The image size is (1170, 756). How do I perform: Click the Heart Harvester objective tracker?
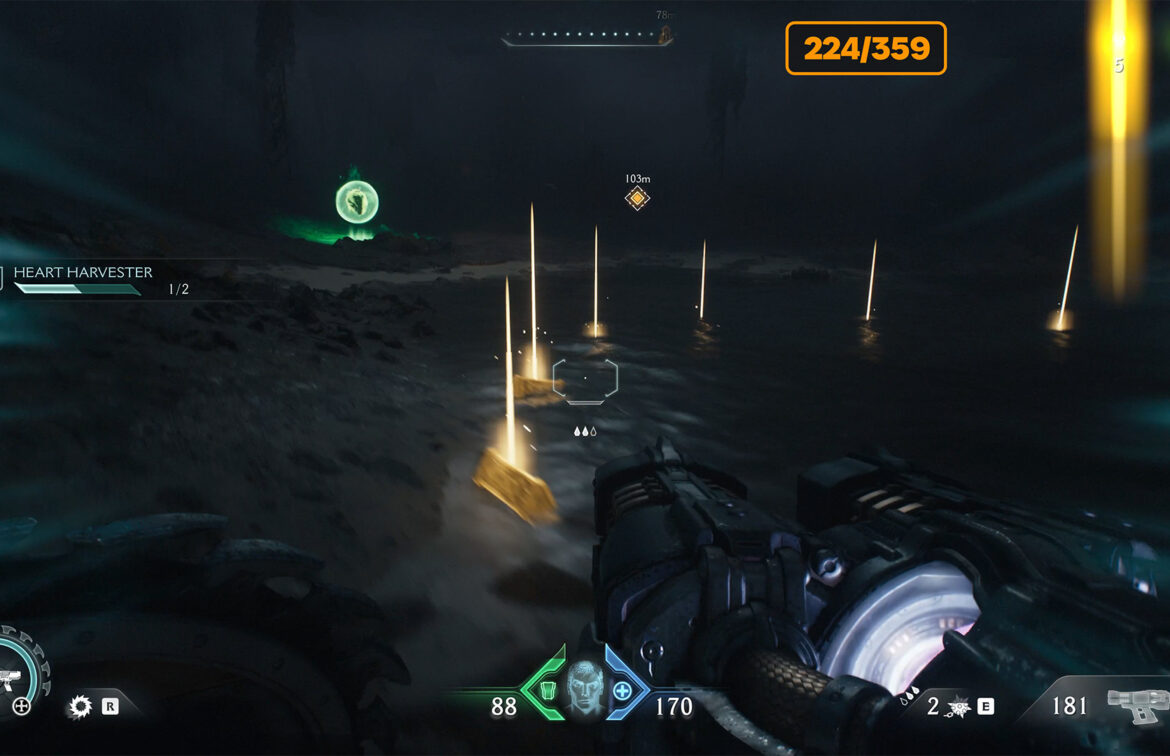(x=82, y=273)
